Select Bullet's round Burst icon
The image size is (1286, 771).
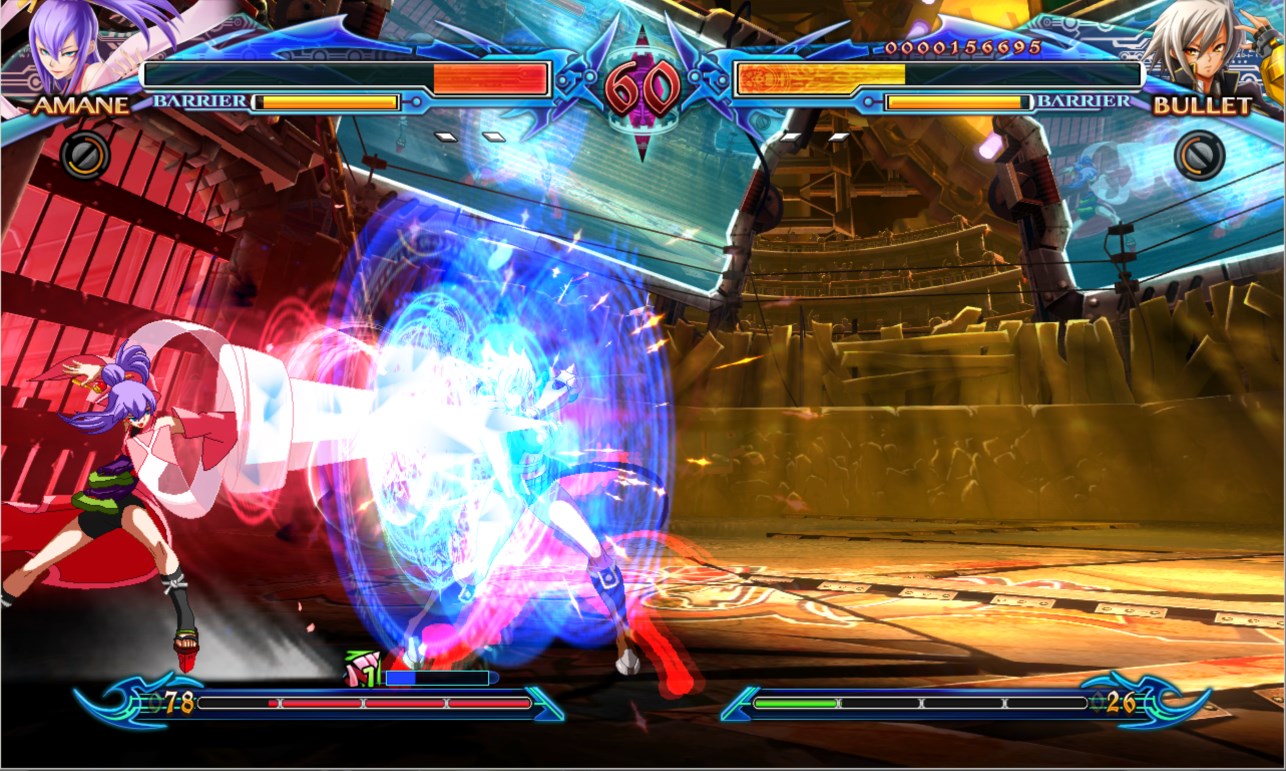(1199, 156)
